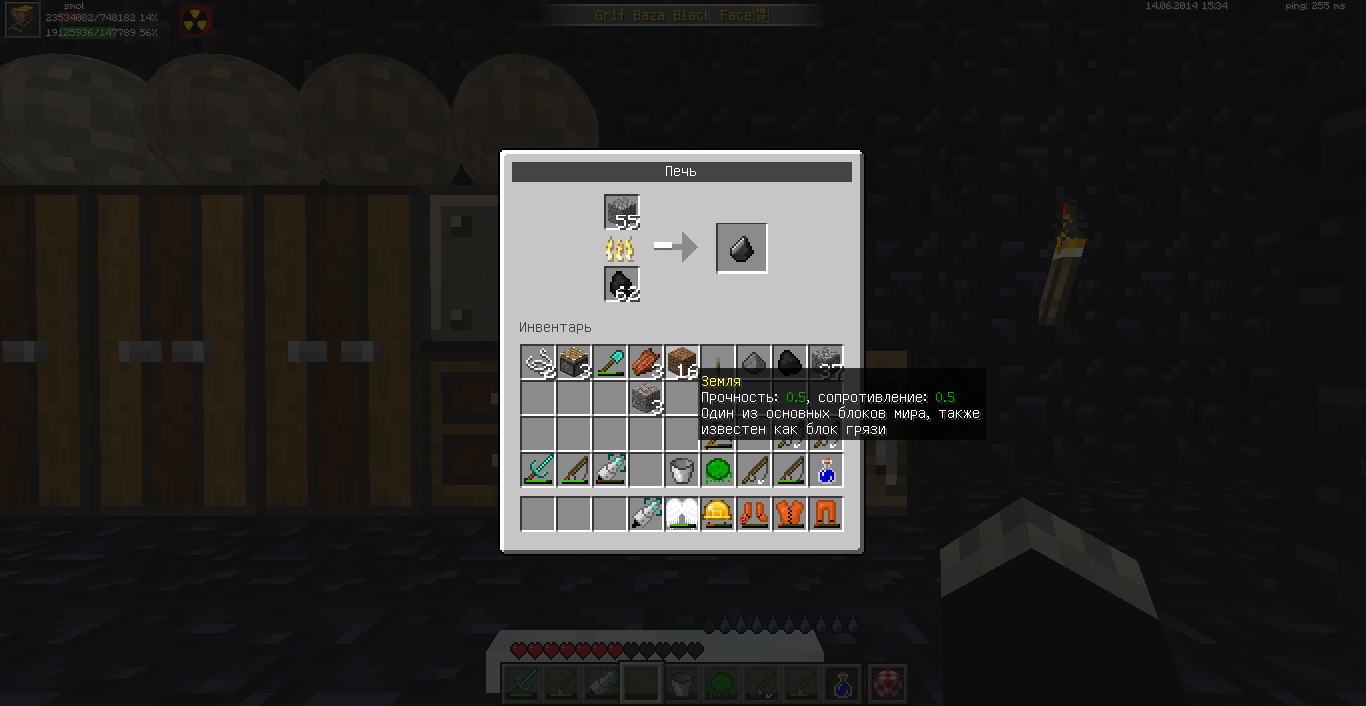1366x706 pixels.
Task: Select the furnace input slot holding 55 blocks
Action: [x=621, y=213]
